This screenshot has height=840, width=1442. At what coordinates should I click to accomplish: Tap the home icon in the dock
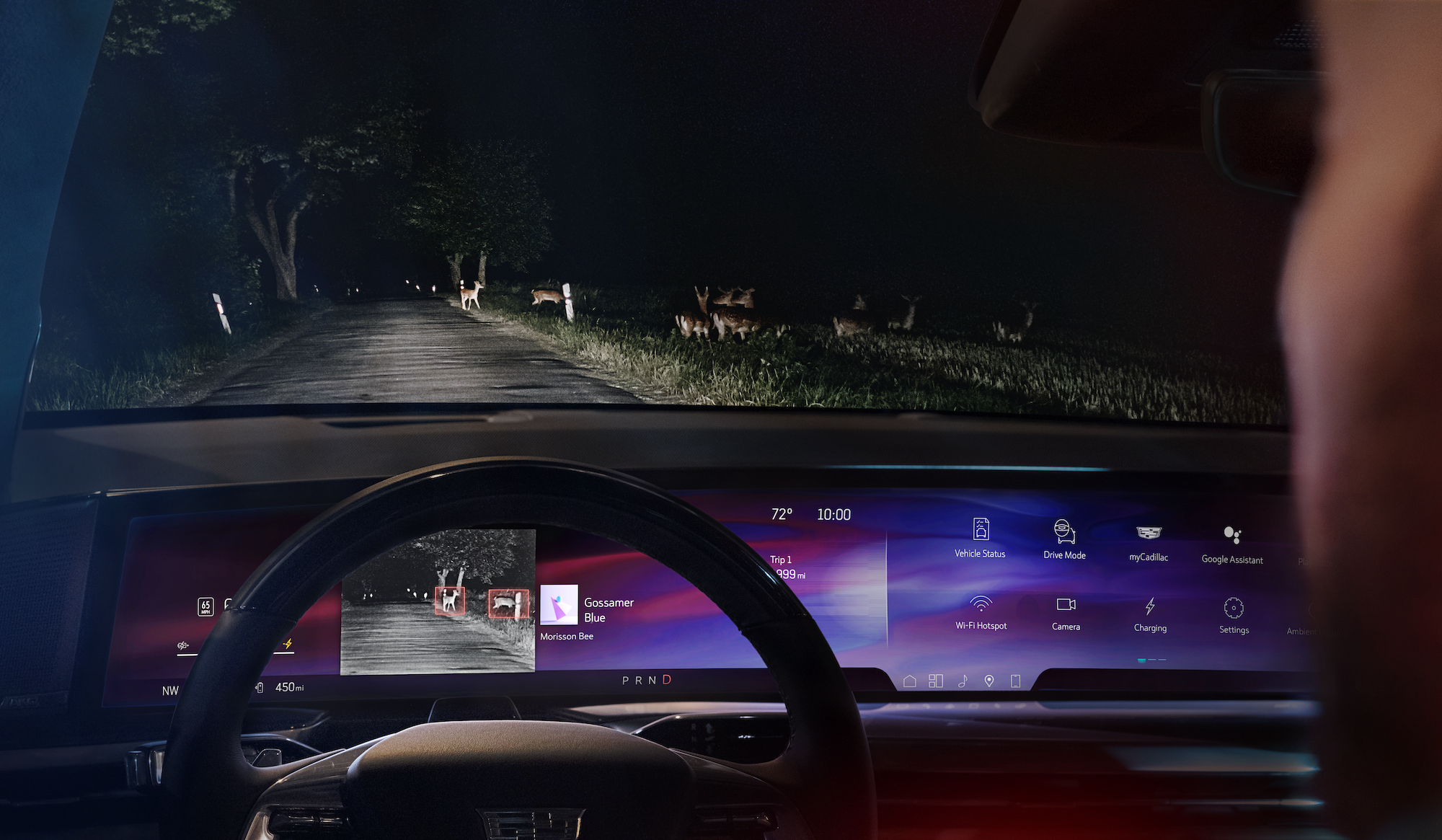[x=910, y=681]
